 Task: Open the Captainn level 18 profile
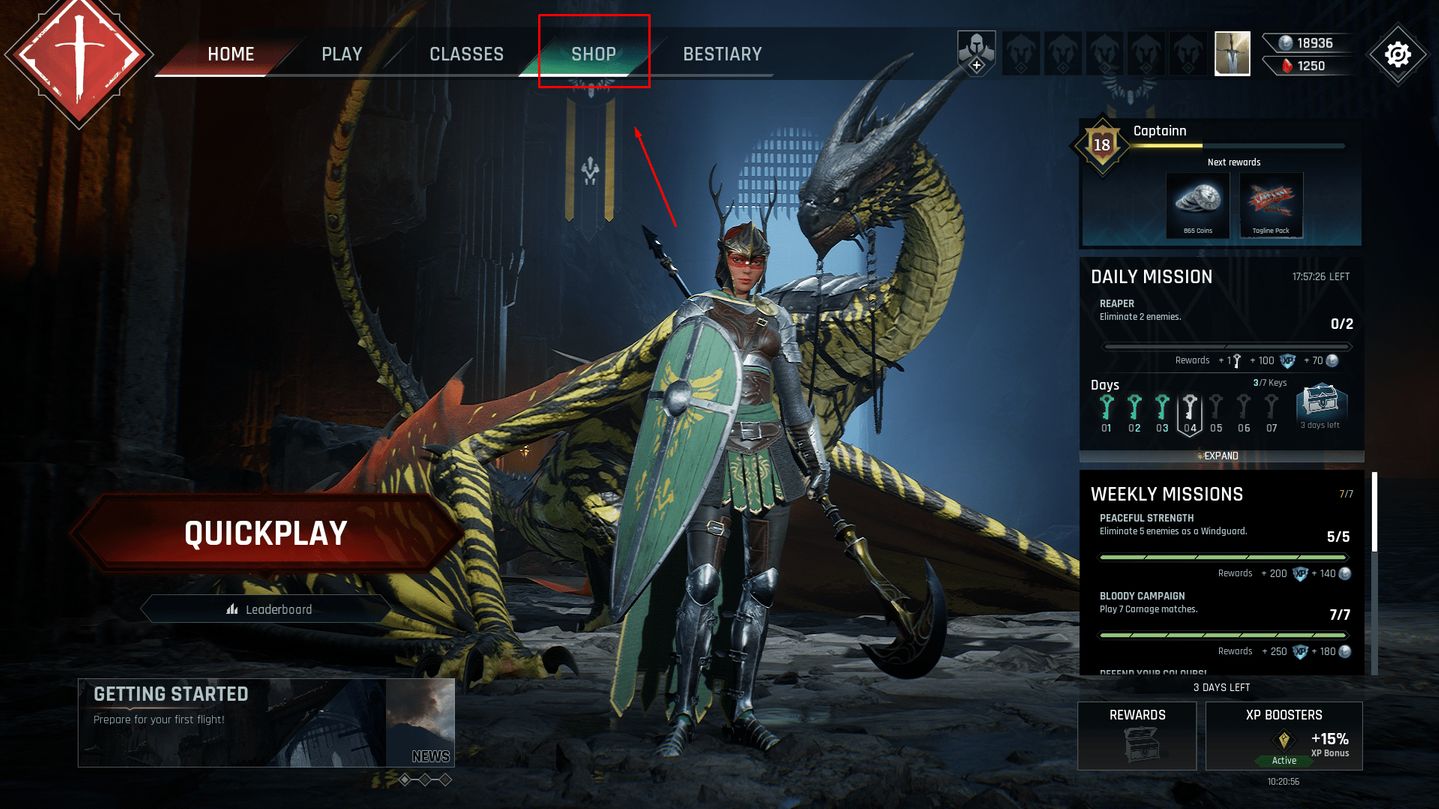tap(1102, 145)
